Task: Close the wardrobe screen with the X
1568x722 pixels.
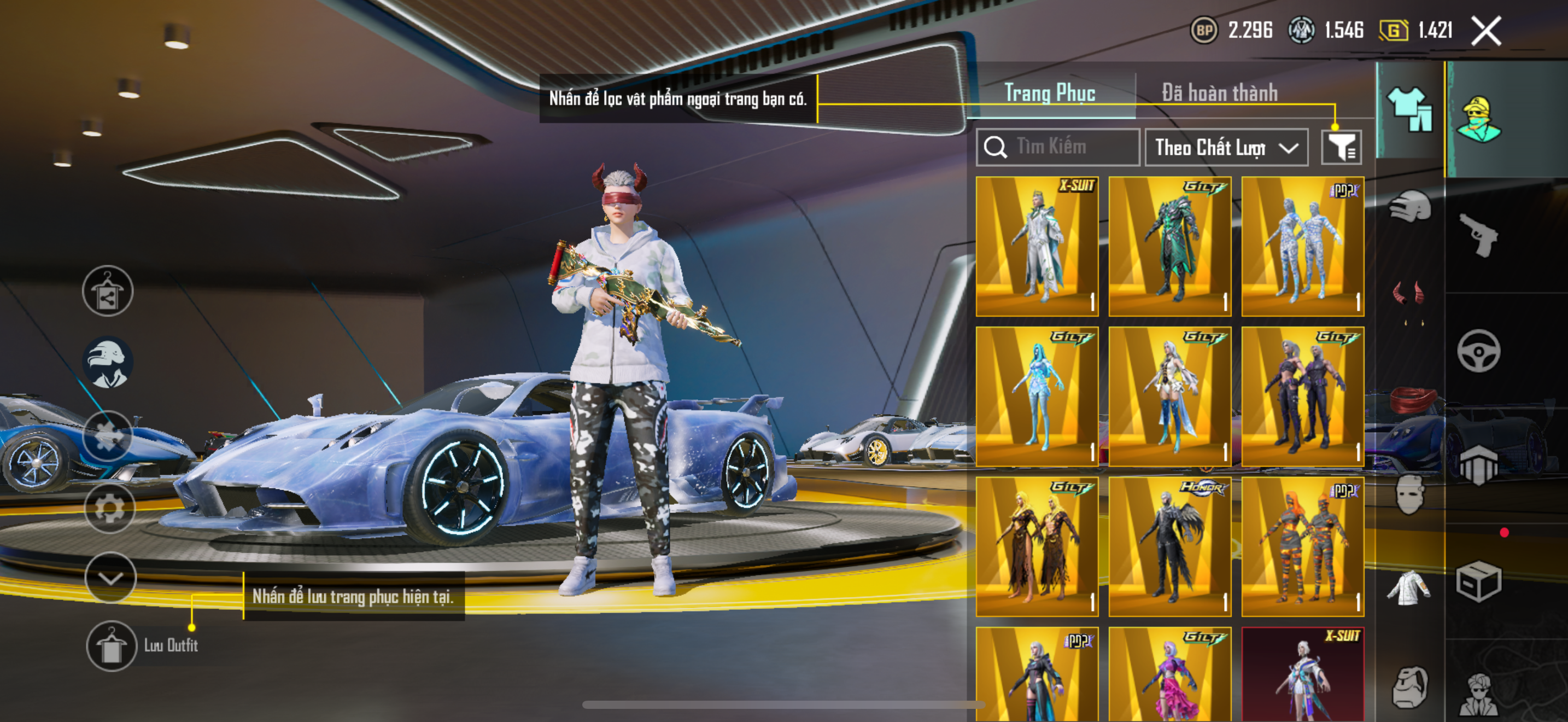Action: [x=1486, y=31]
